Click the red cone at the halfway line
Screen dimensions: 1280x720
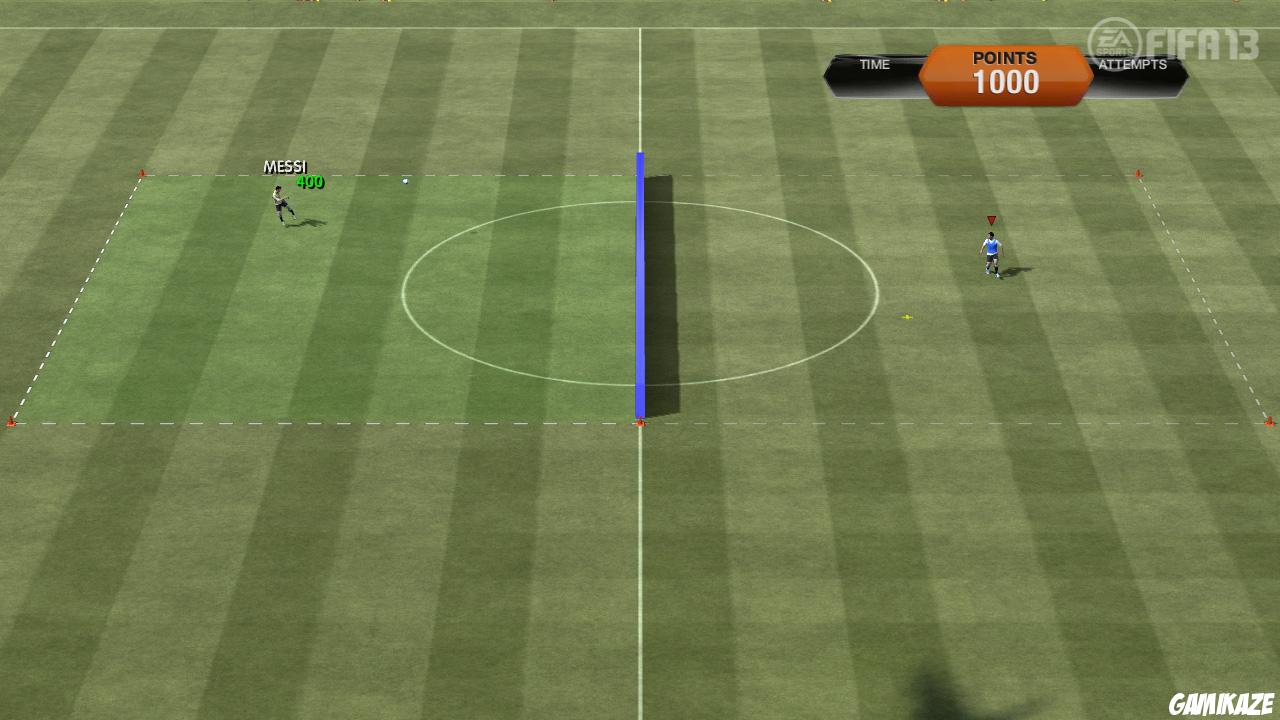click(639, 422)
